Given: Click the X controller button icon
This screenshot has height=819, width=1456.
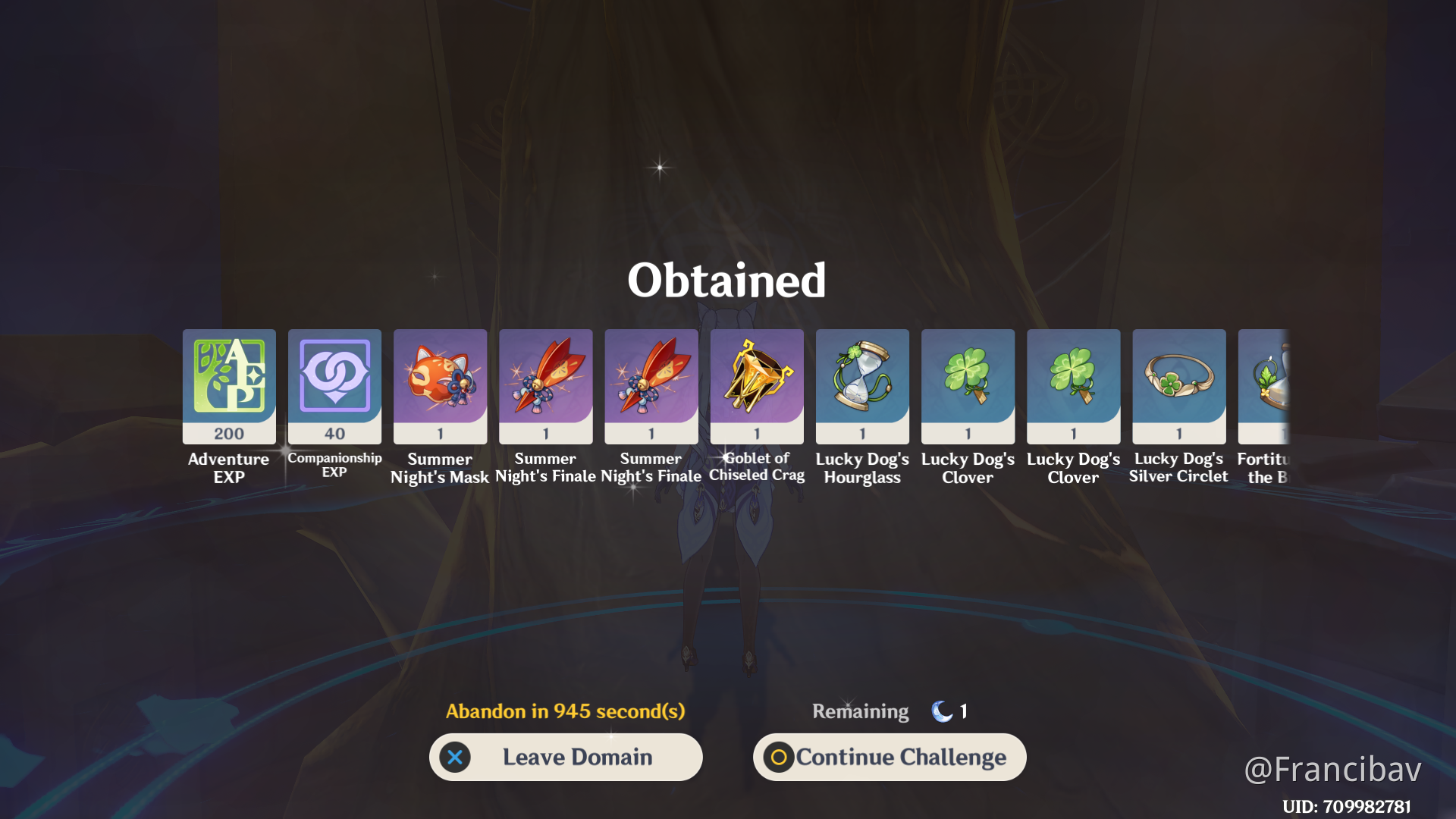Looking at the screenshot, I should pyautogui.click(x=455, y=757).
